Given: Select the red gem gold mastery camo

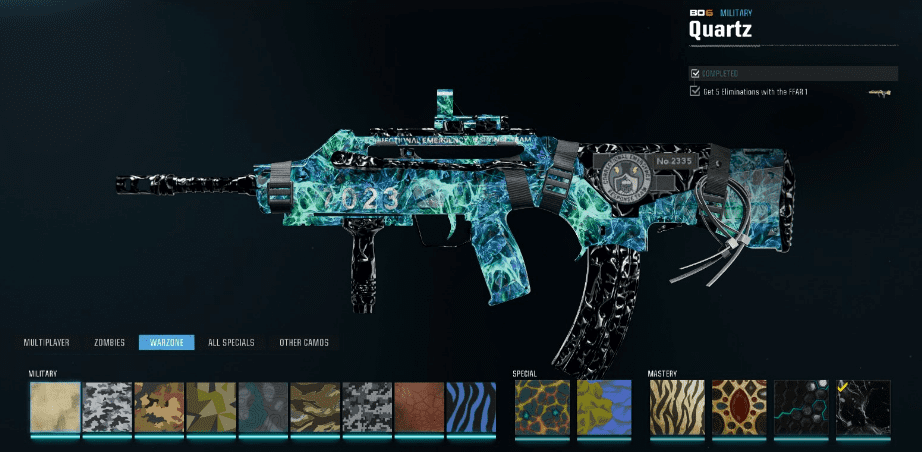Looking at the screenshot, I should [738, 407].
